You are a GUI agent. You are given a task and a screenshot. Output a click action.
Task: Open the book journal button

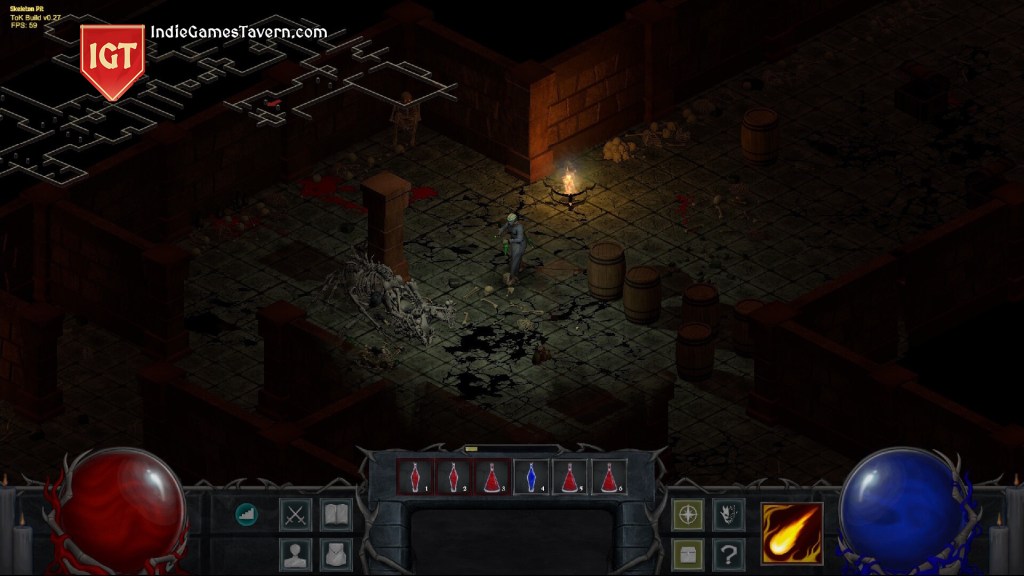click(x=336, y=515)
